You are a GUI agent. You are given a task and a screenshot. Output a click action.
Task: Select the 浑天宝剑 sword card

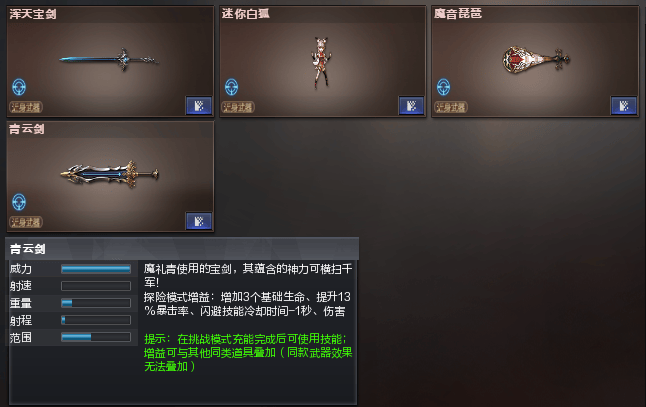110,61
